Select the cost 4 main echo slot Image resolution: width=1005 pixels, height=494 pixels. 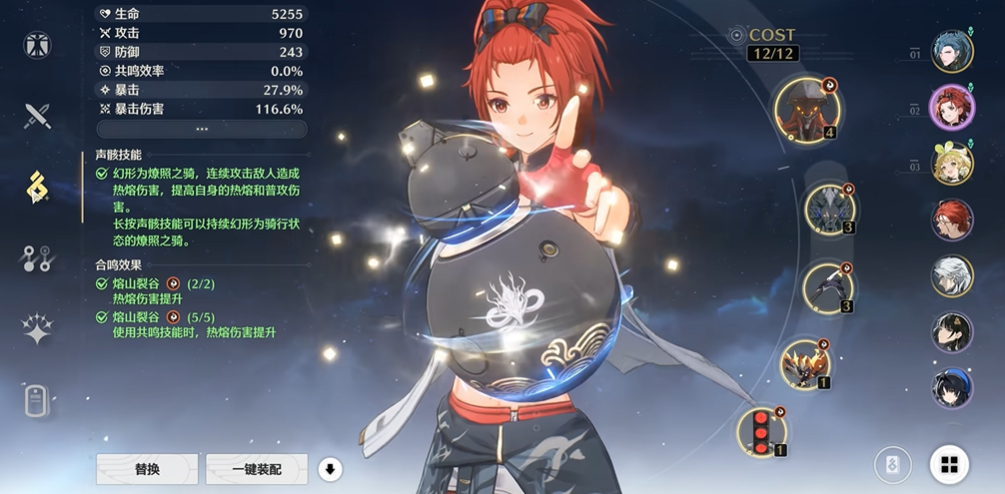(806, 110)
